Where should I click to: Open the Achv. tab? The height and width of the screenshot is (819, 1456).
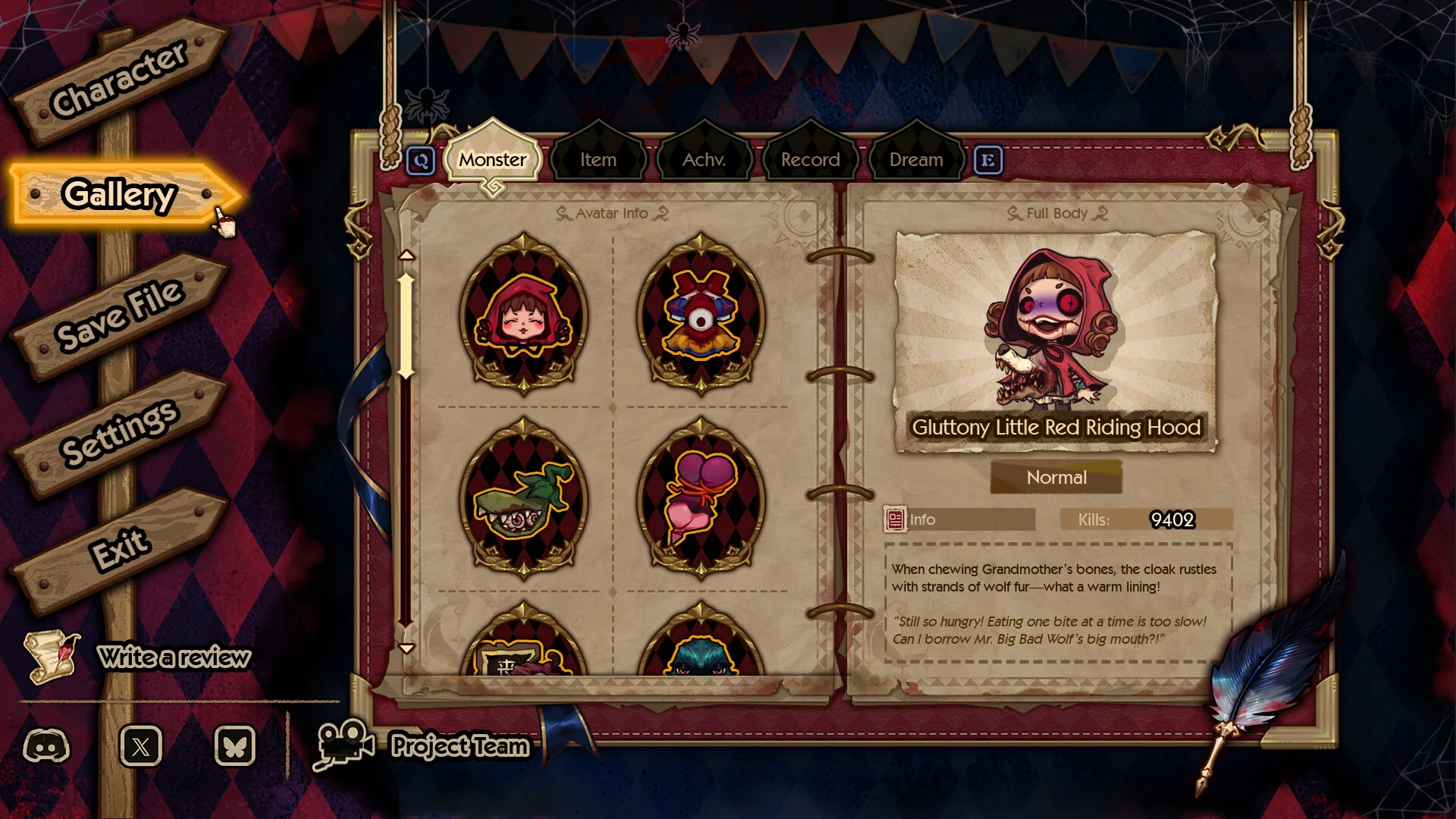click(x=704, y=160)
